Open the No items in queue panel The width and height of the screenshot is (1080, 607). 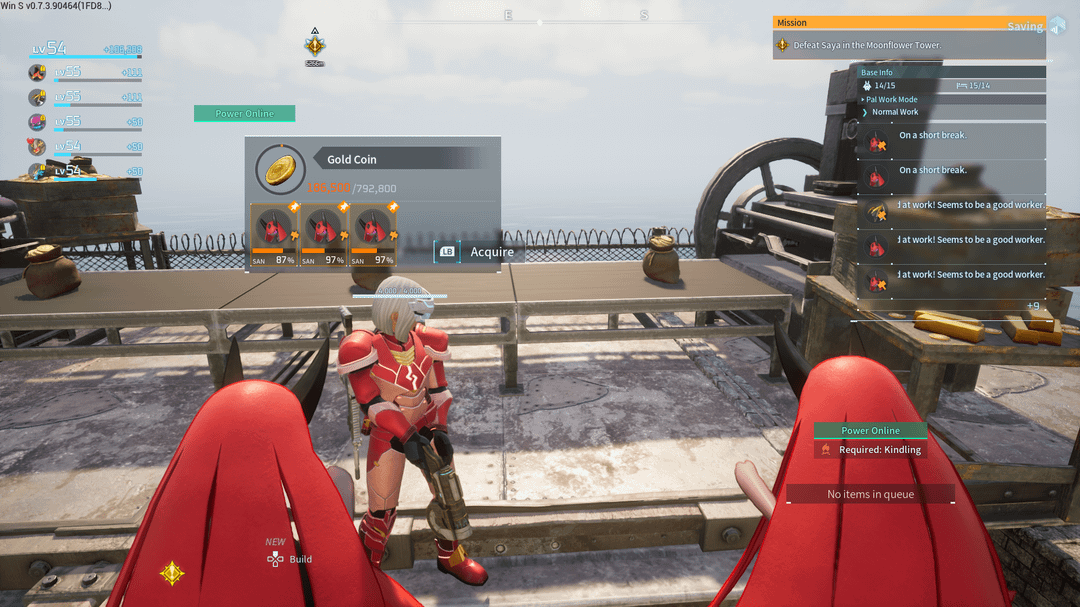pyautogui.click(x=870, y=494)
